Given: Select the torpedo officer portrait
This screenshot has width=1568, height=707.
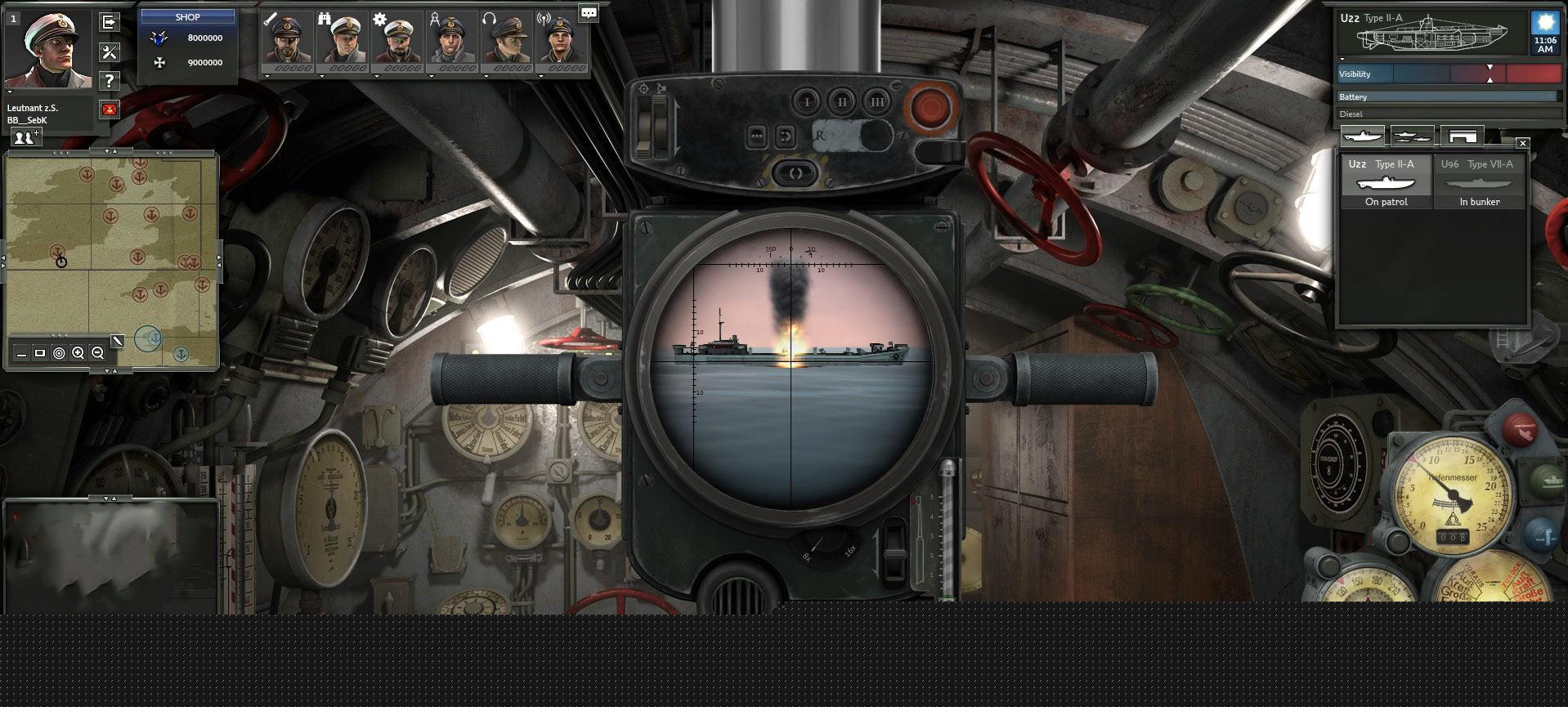Looking at the screenshot, I should 287,39.
